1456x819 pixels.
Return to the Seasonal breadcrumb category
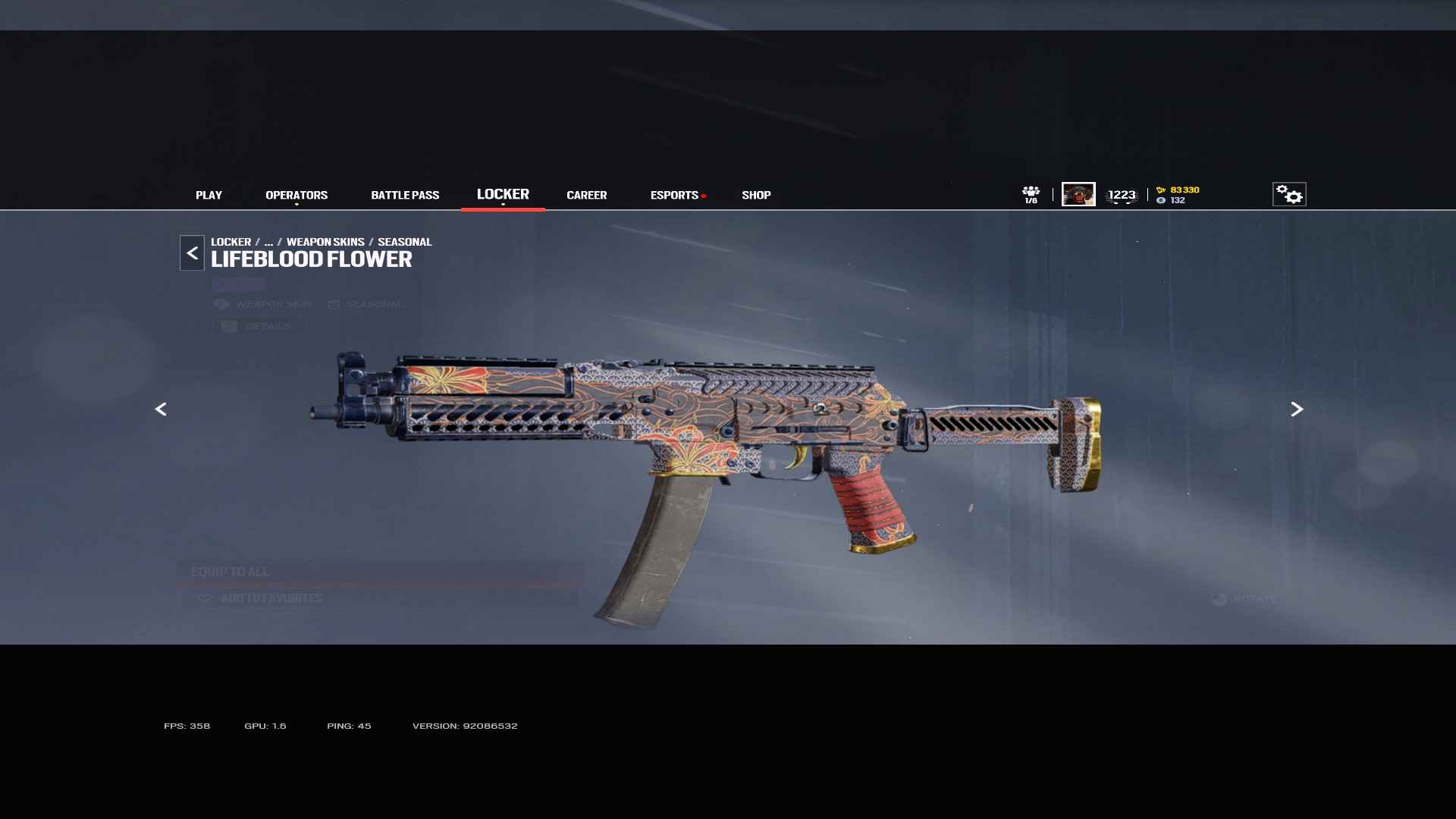click(x=404, y=242)
